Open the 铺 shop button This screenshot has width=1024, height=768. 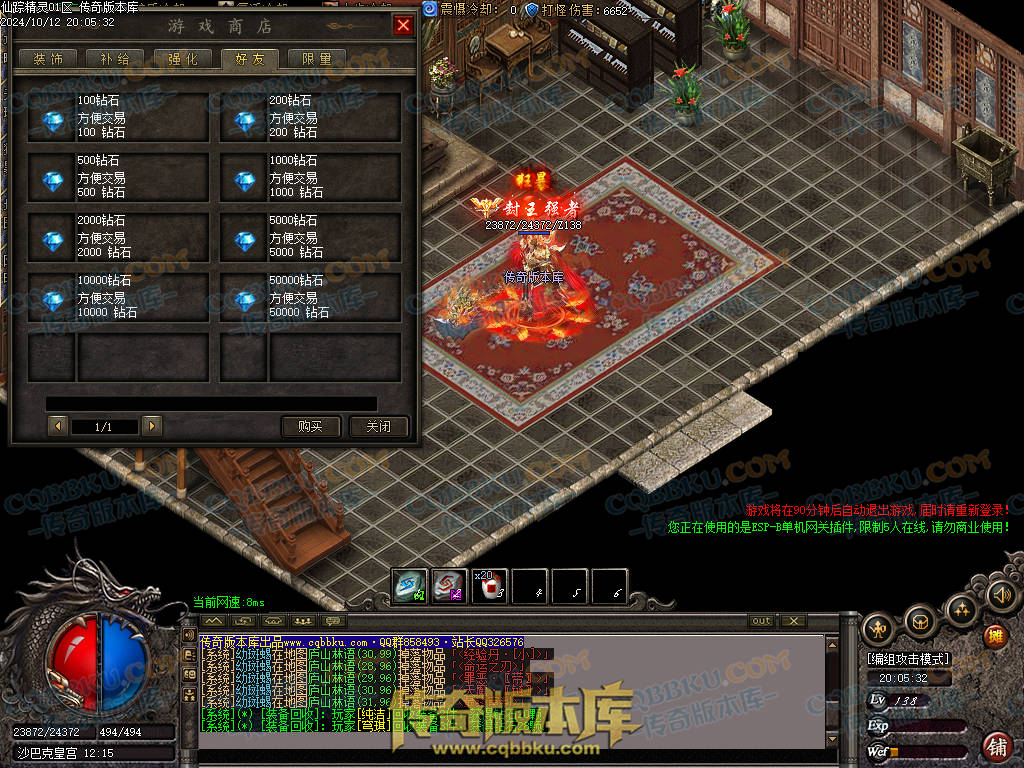[996, 745]
